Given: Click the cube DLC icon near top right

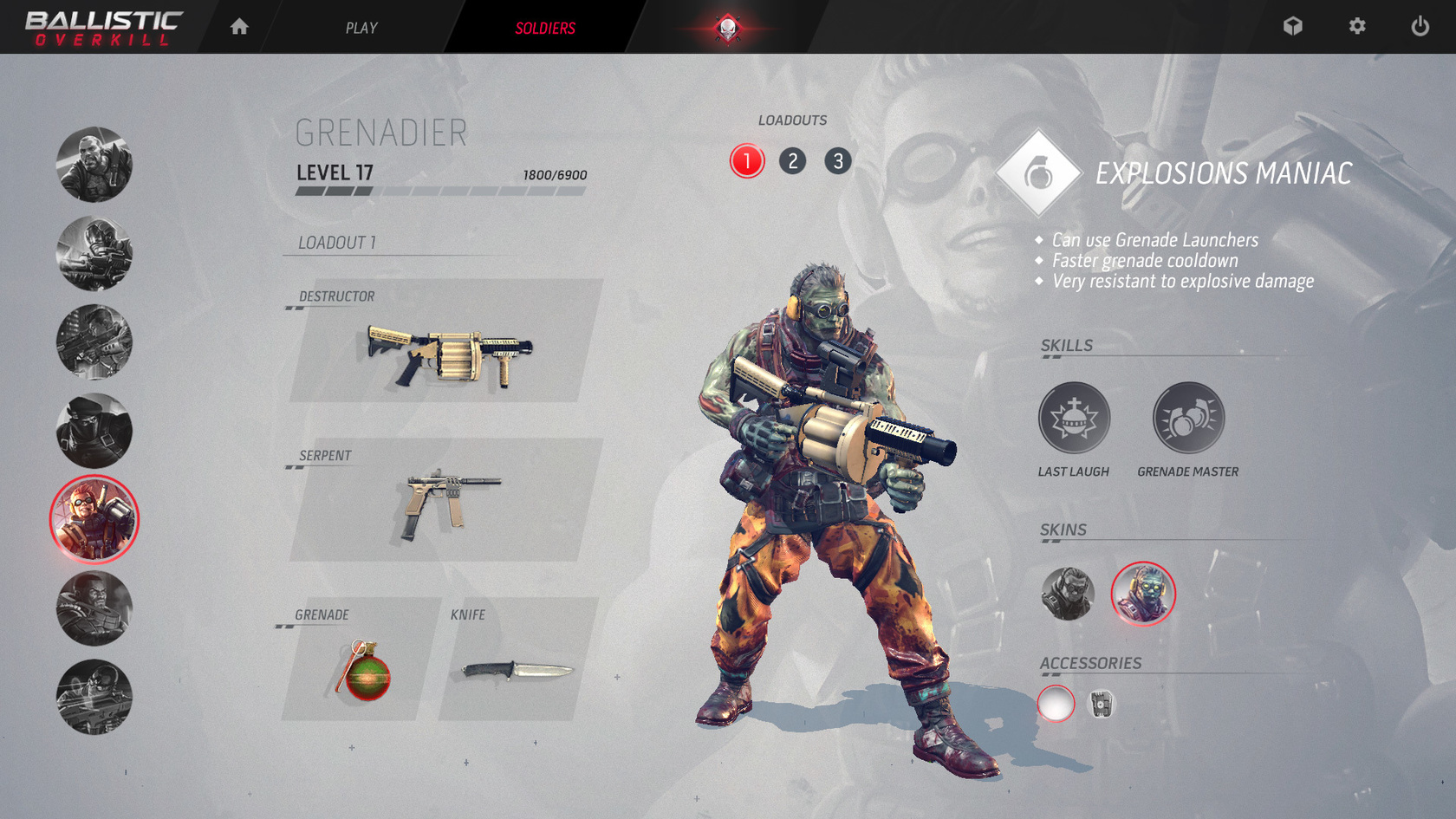Looking at the screenshot, I should (x=1293, y=26).
